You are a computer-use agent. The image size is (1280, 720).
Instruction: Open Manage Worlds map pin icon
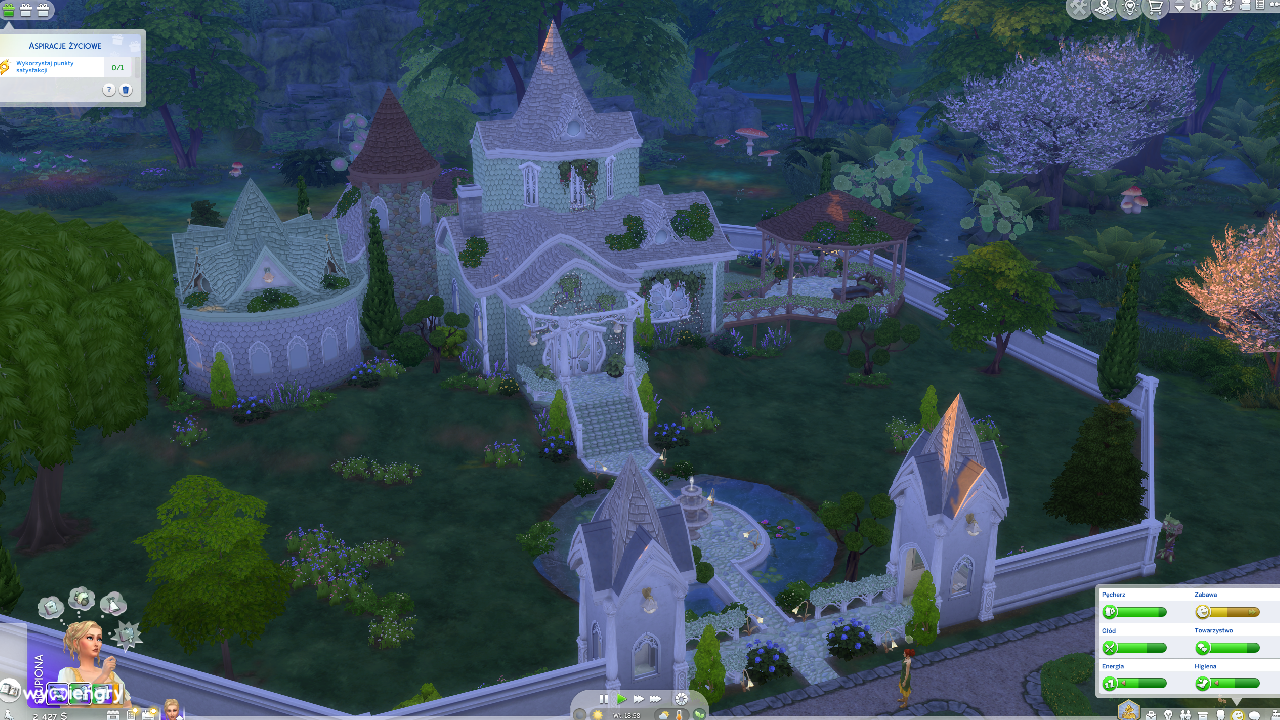coord(1102,8)
